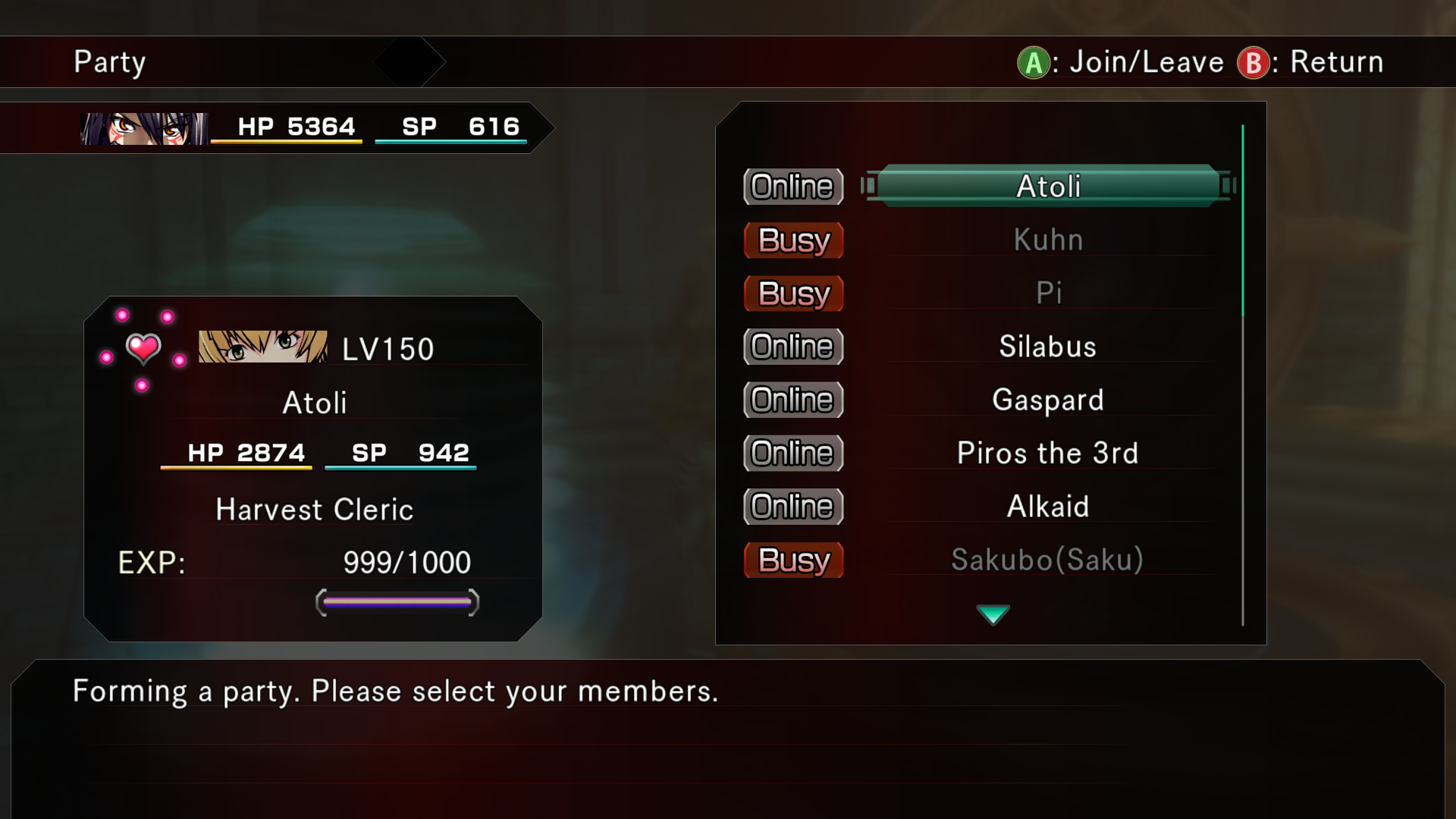Choose Piros the 3rd entry

tap(1048, 453)
